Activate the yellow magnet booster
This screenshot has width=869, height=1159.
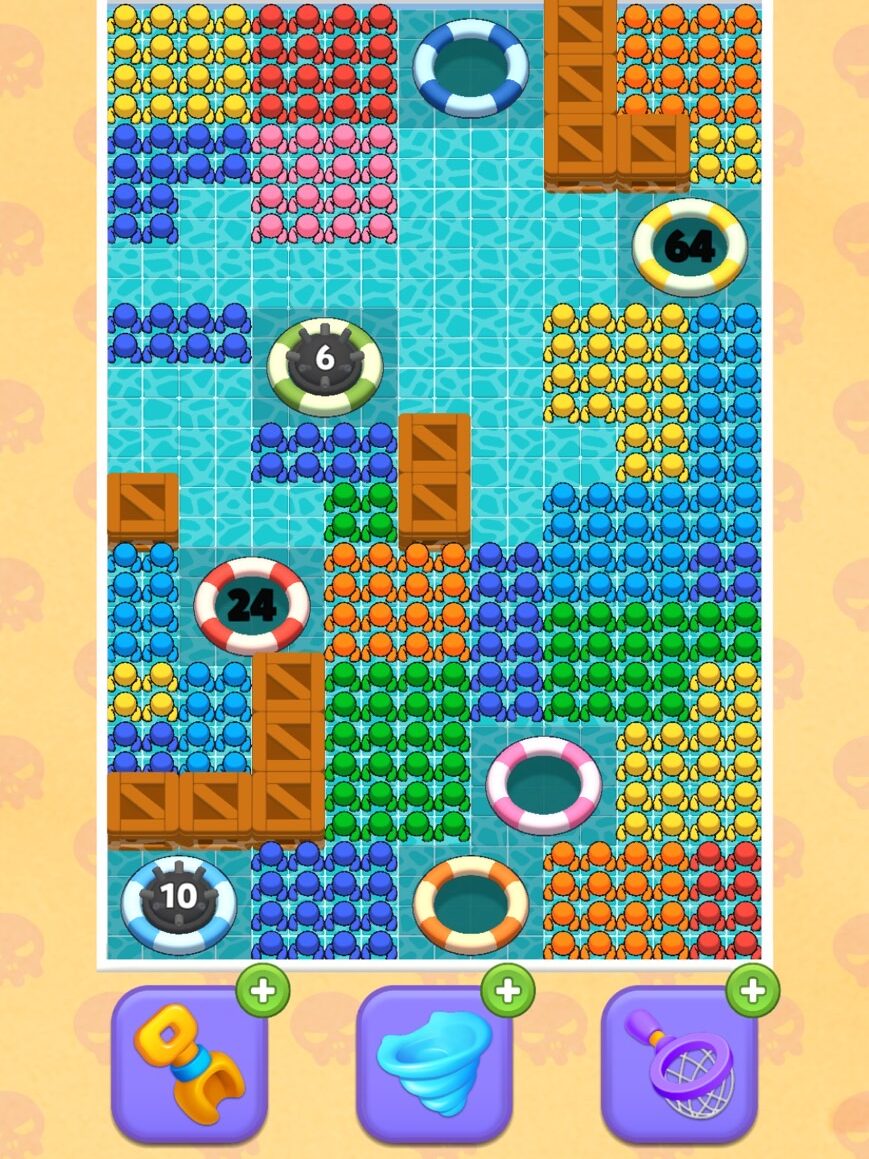pyautogui.click(x=189, y=1064)
